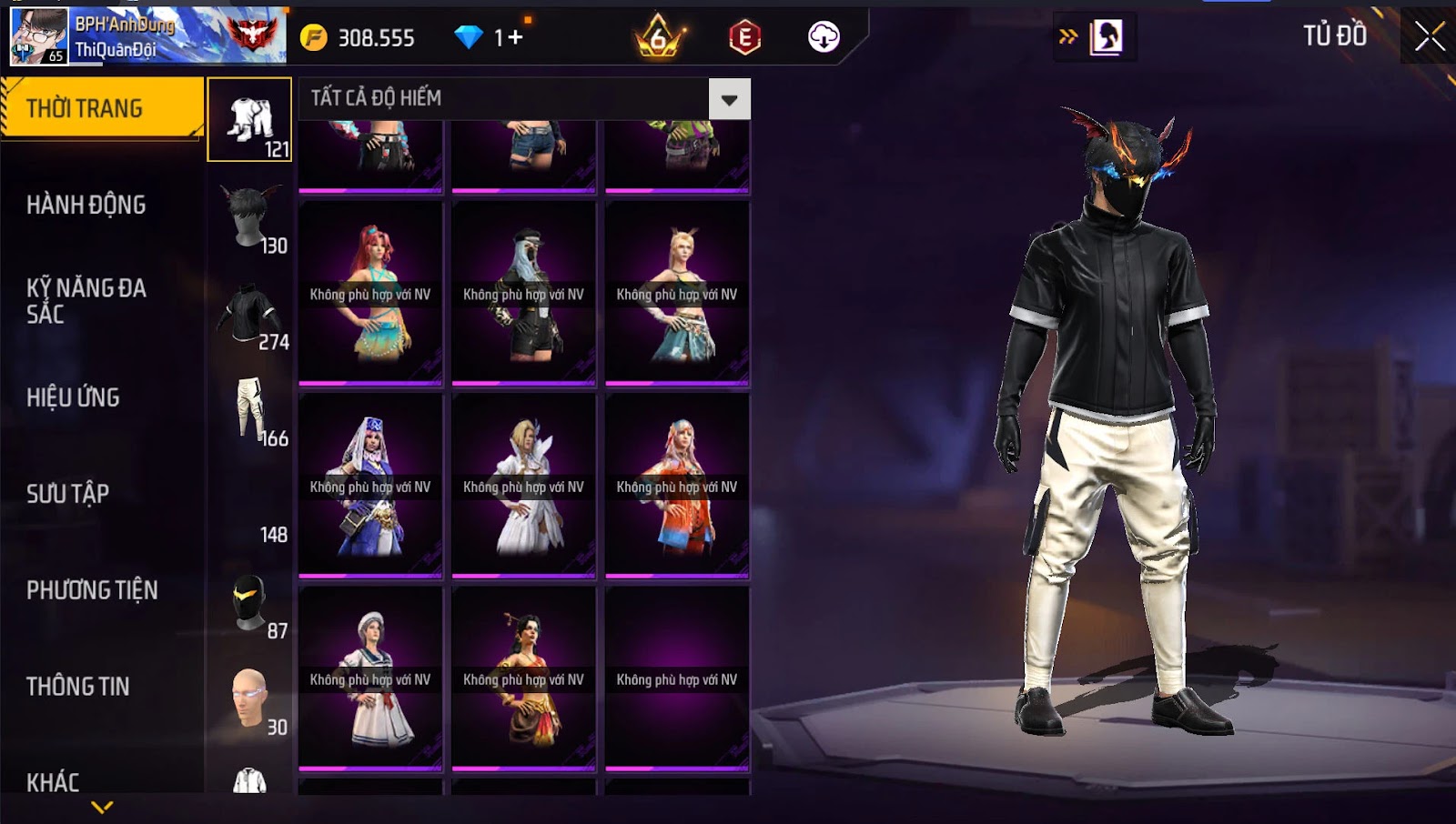The width and height of the screenshot is (1456, 824).
Task: Open the player profile banner
Action: point(146,36)
